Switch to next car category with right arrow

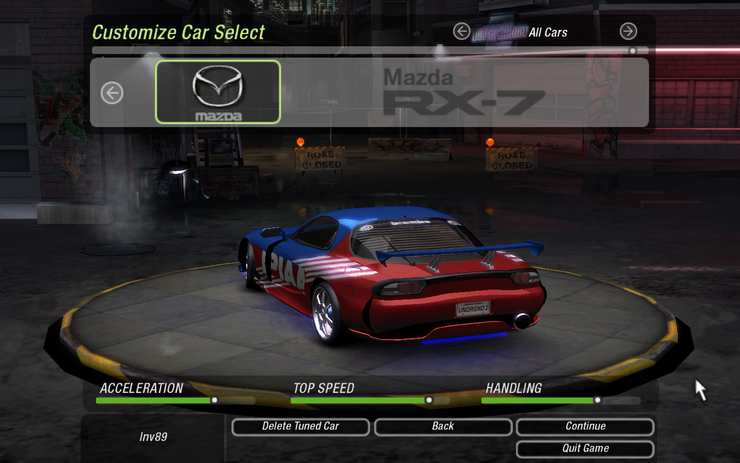[628, 32]
